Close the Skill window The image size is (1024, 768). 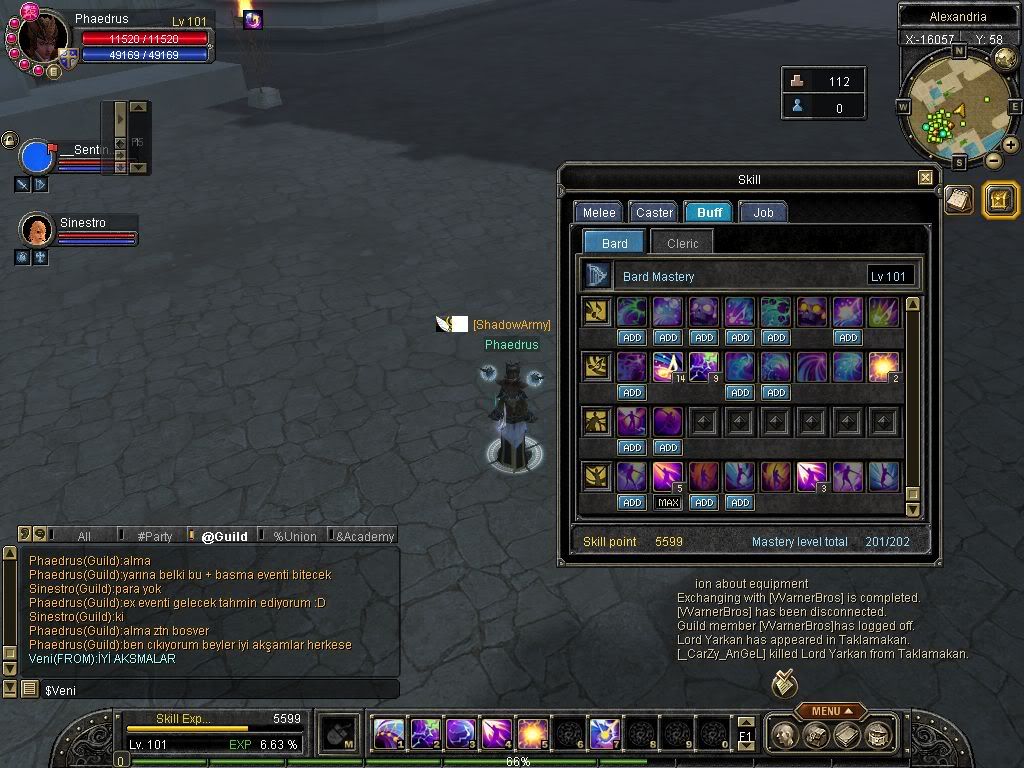pos(925,178)
